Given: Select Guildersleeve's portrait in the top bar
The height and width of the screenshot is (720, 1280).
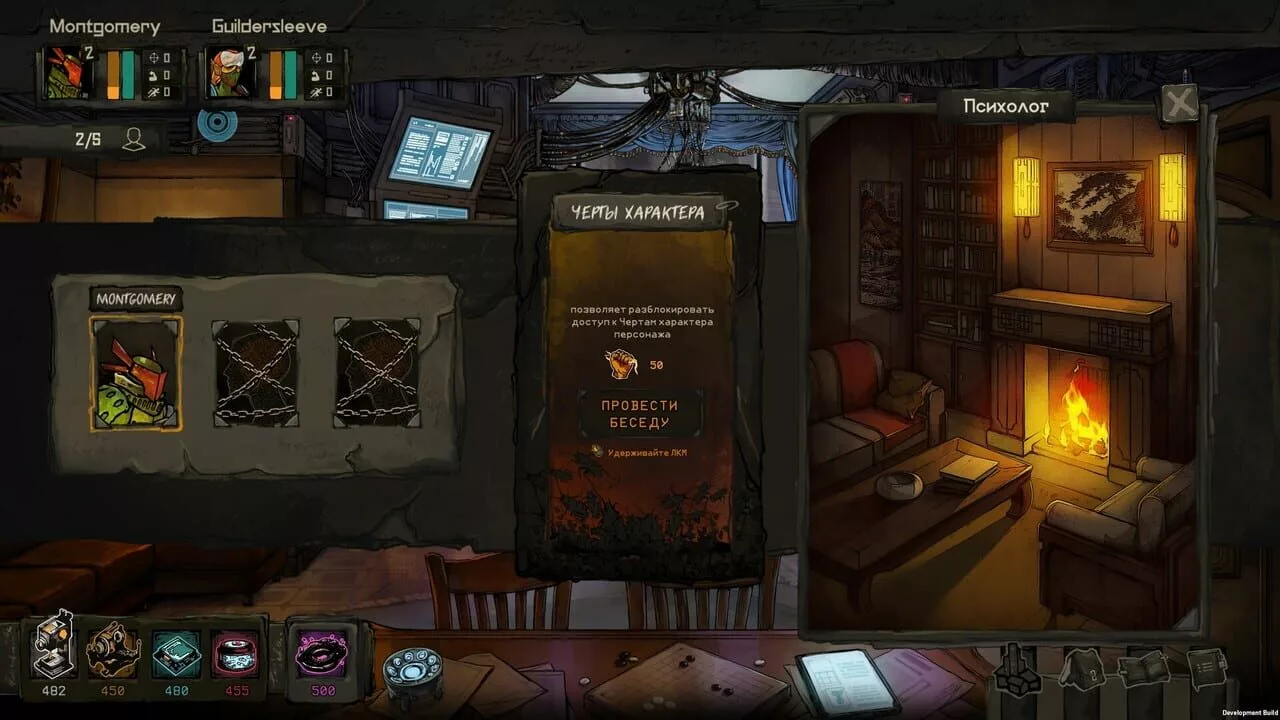Looking at the screenshot, I should (x=230, y=73).
